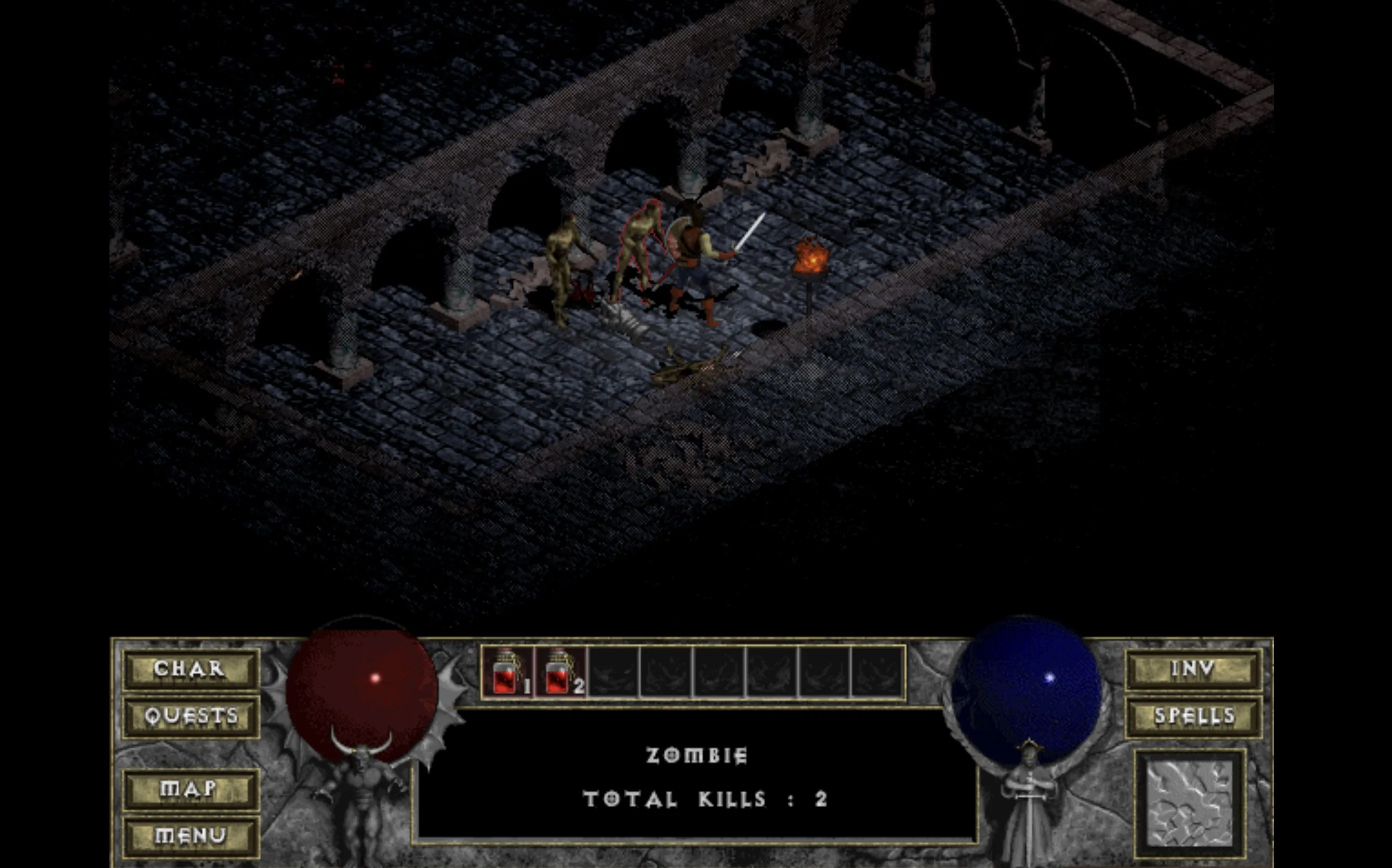Use the healing potion in belt slot 2
Screen dimensions: 1392x868
coord(561,673)
